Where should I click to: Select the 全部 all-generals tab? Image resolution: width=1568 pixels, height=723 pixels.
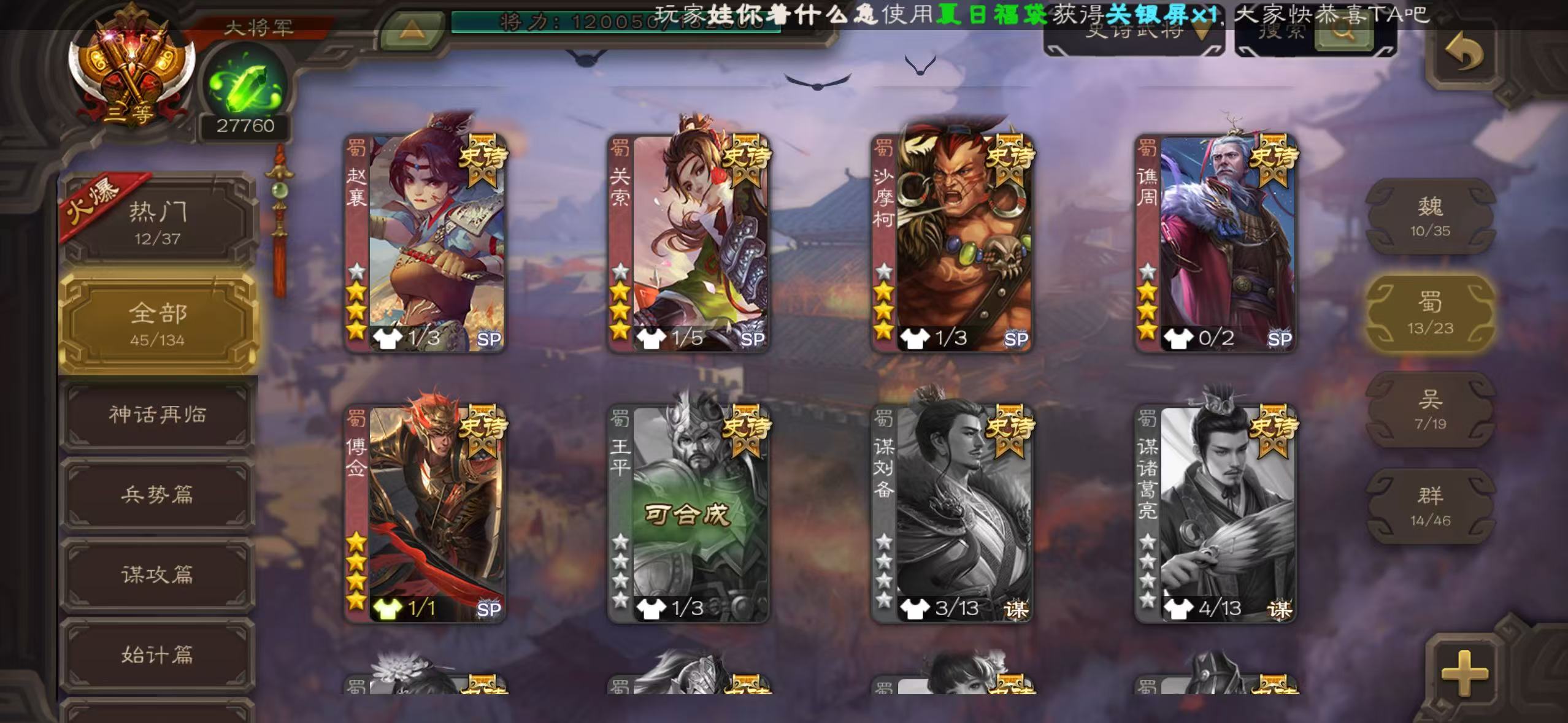(158, 323)
